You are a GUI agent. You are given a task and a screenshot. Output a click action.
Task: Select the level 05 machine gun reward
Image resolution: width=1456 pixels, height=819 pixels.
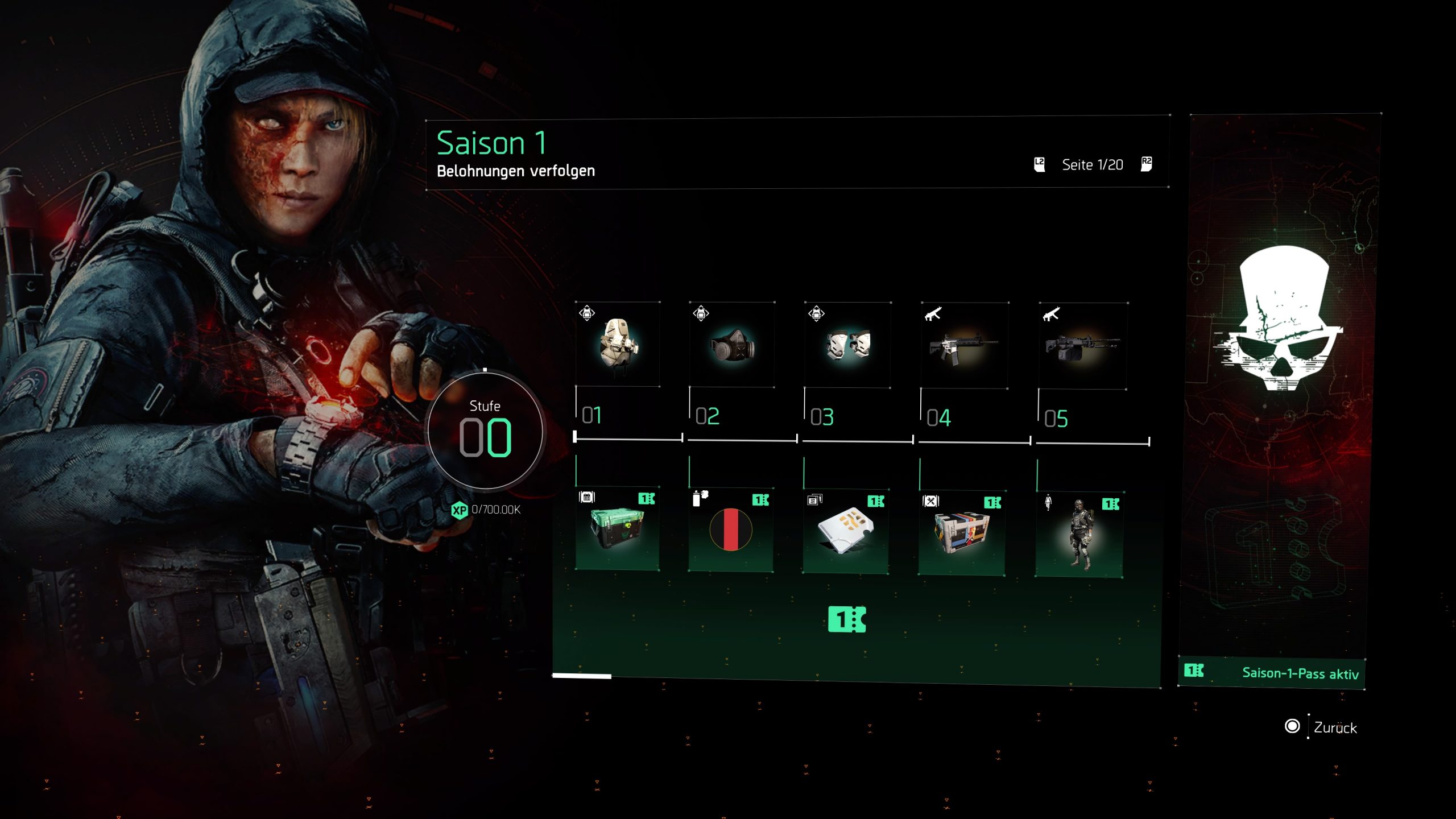pyautogui.click(x=1082, y=346)
